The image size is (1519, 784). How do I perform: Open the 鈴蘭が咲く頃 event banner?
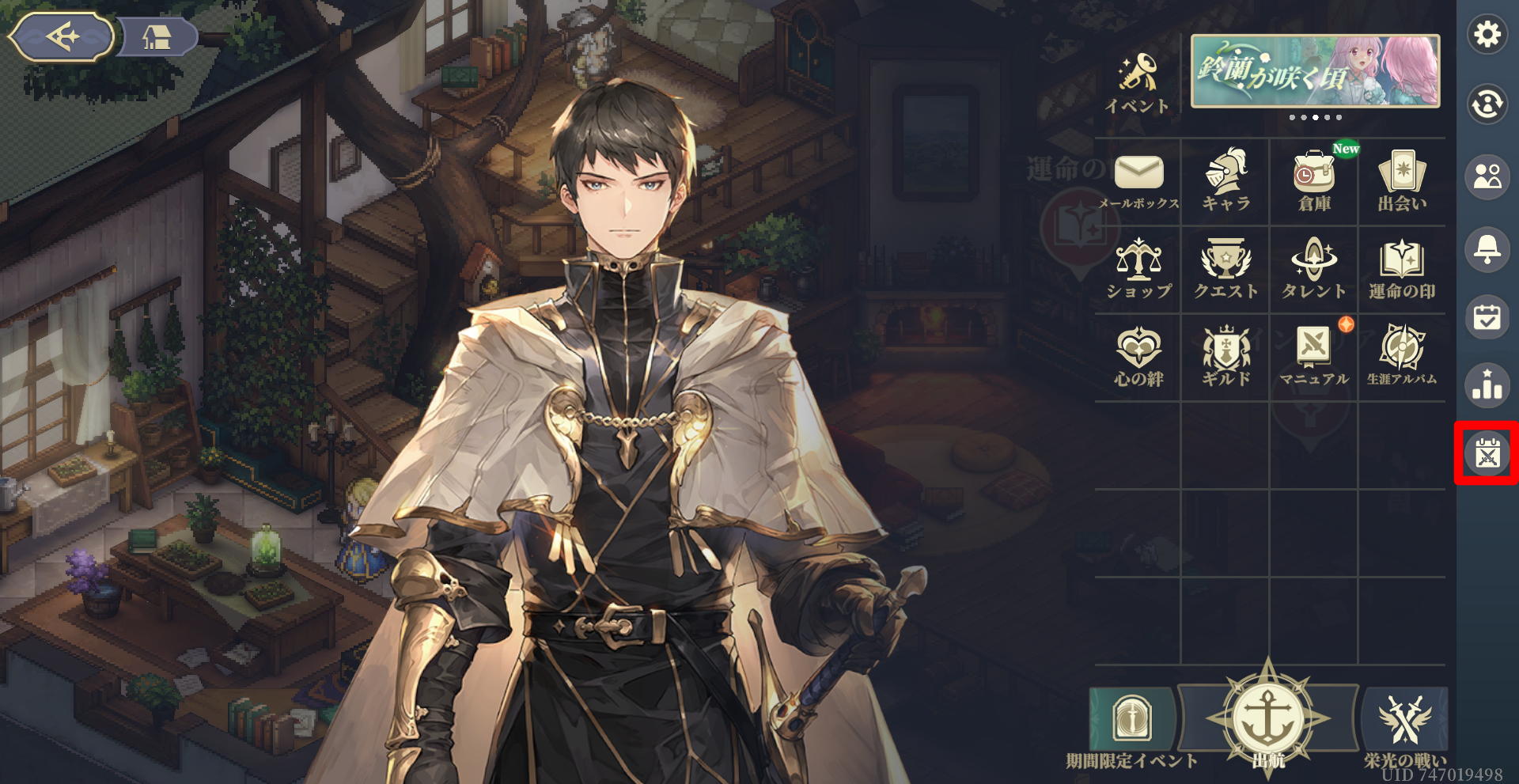(1315, 71)
